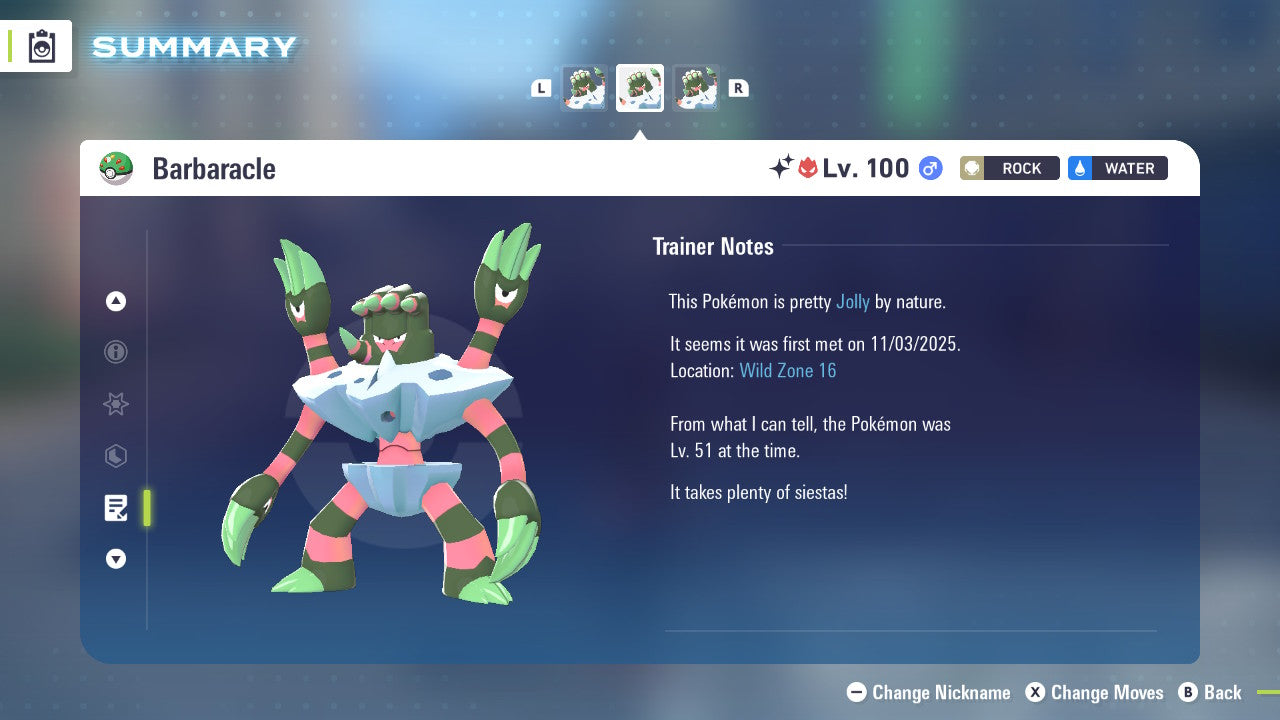This screenshot has height=720, width=1280.
Task: Click the green page position indicator
Action: (146, 508)
